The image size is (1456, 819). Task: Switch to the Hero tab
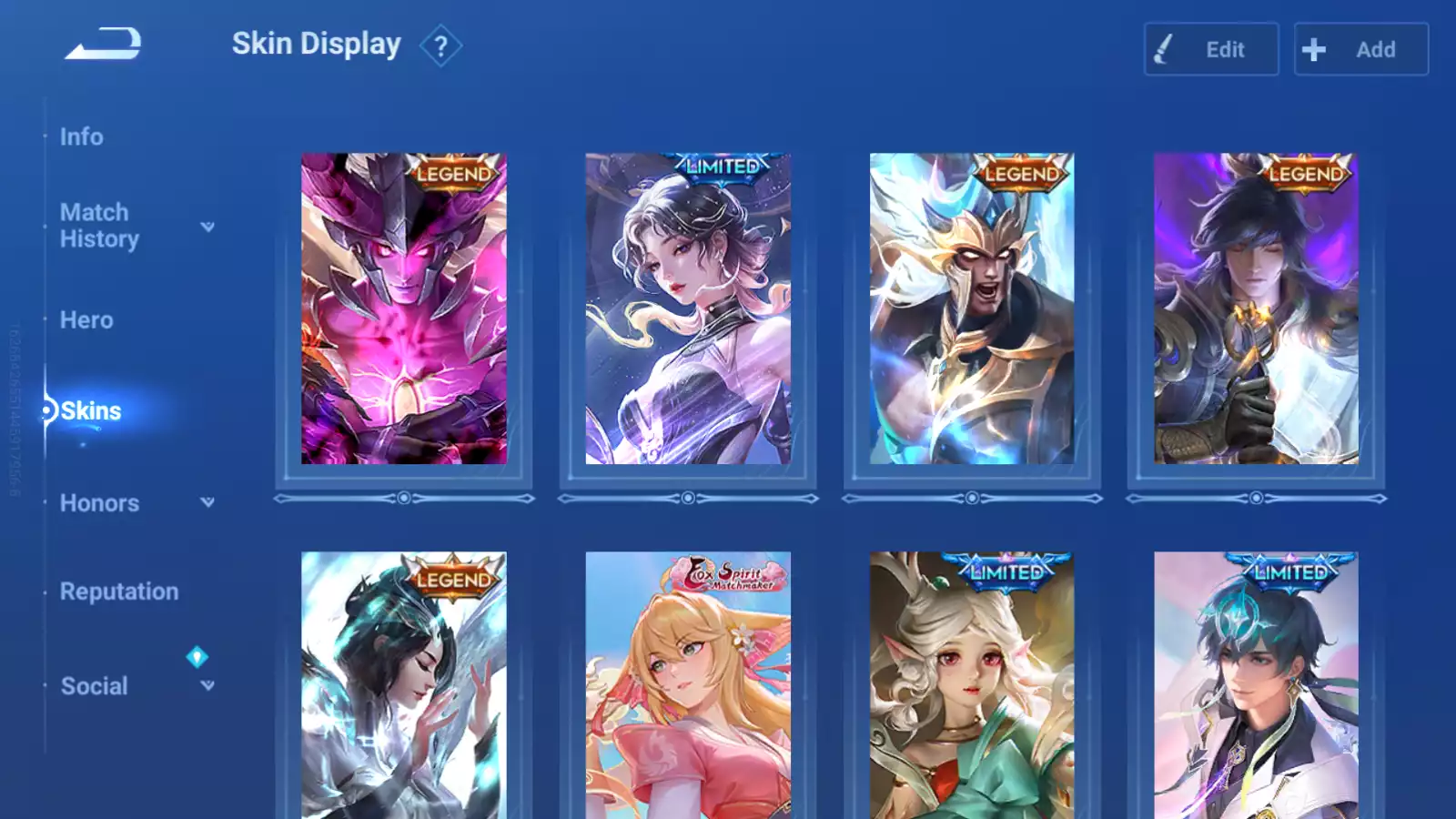(x=86, y=319)
